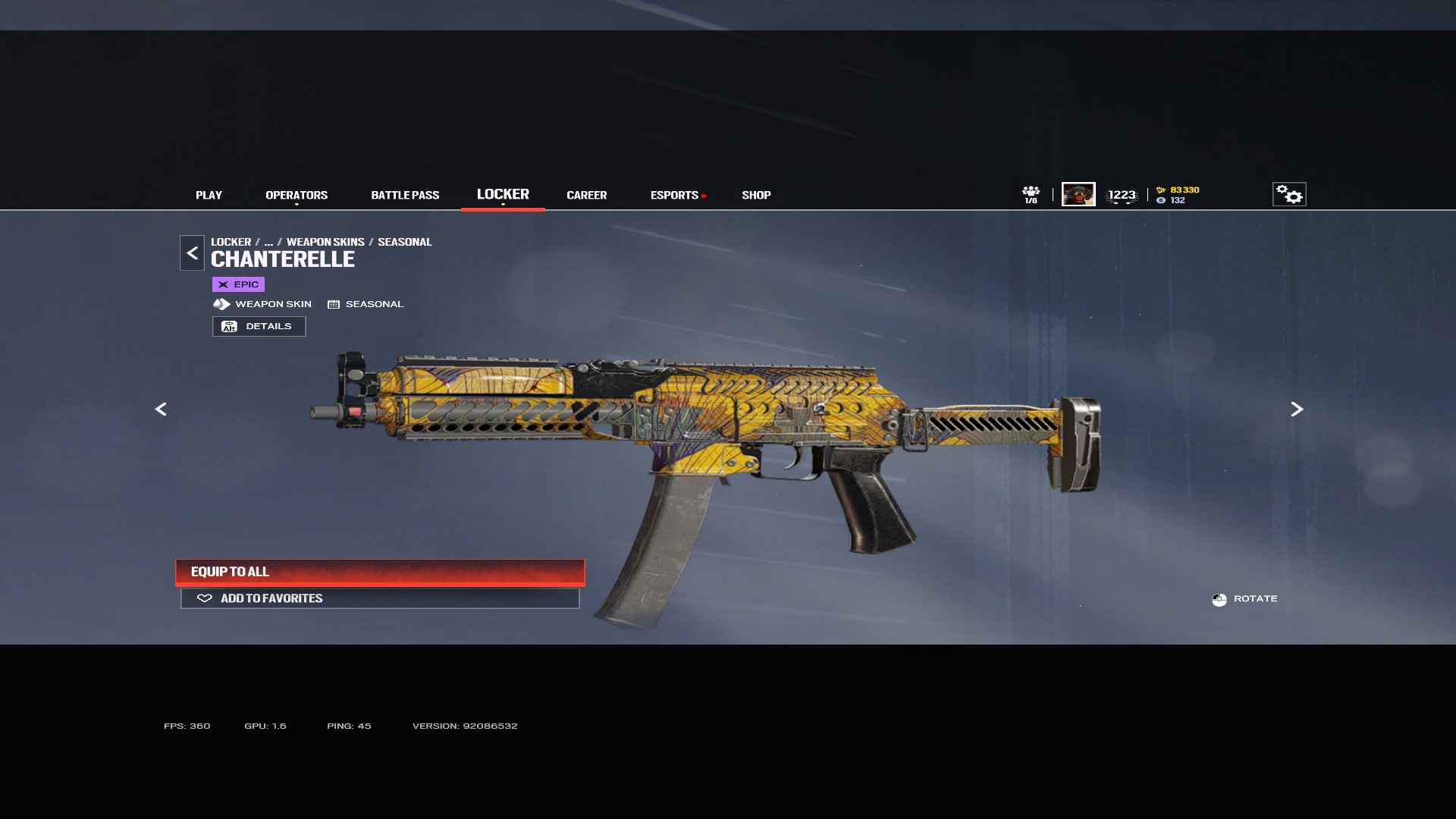Viewport: 1456px width, 819px height.
Task: Open the Play tab
Action: (x=209, y=195)
